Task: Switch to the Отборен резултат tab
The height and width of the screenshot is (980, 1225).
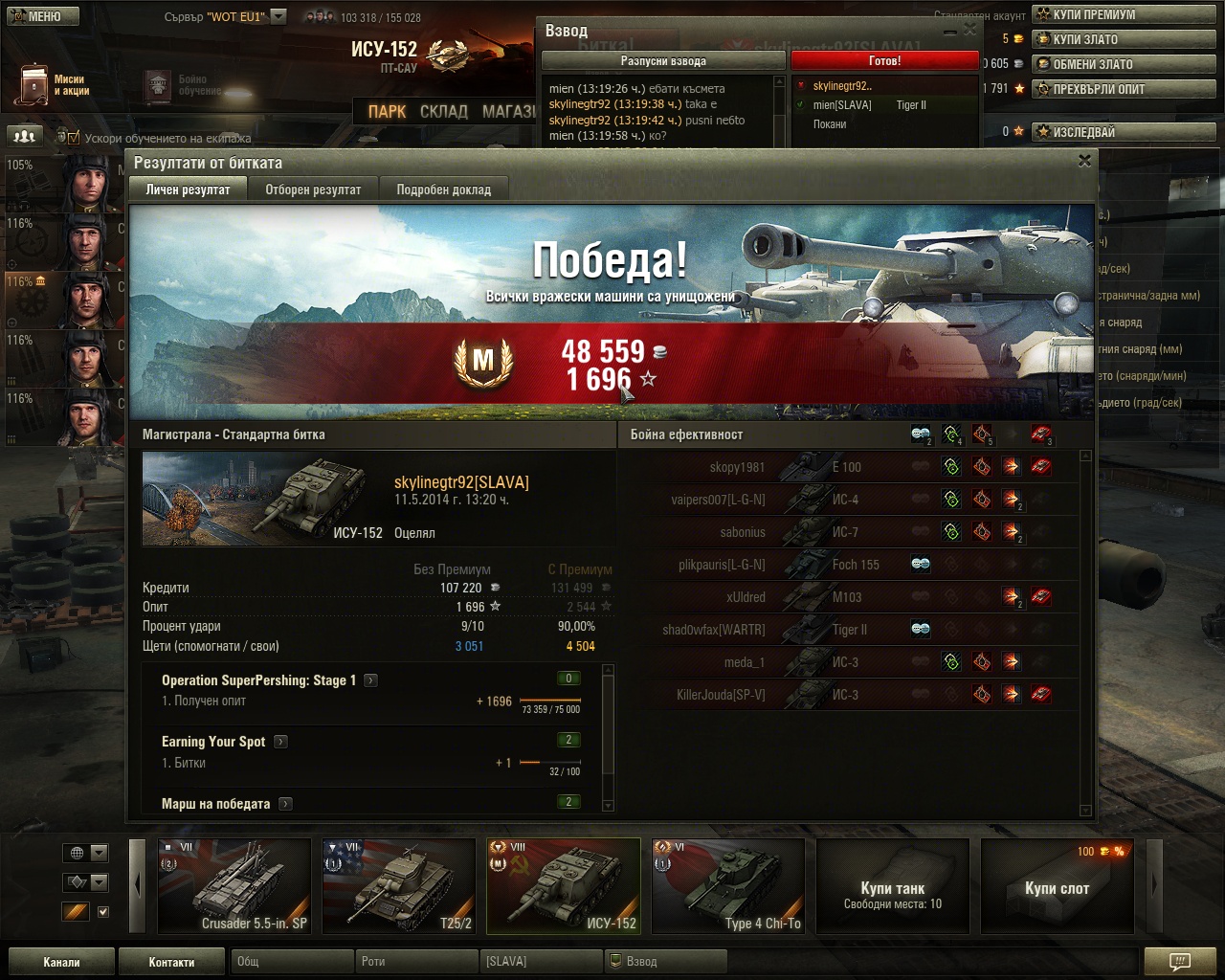Action: click(313, 189)
